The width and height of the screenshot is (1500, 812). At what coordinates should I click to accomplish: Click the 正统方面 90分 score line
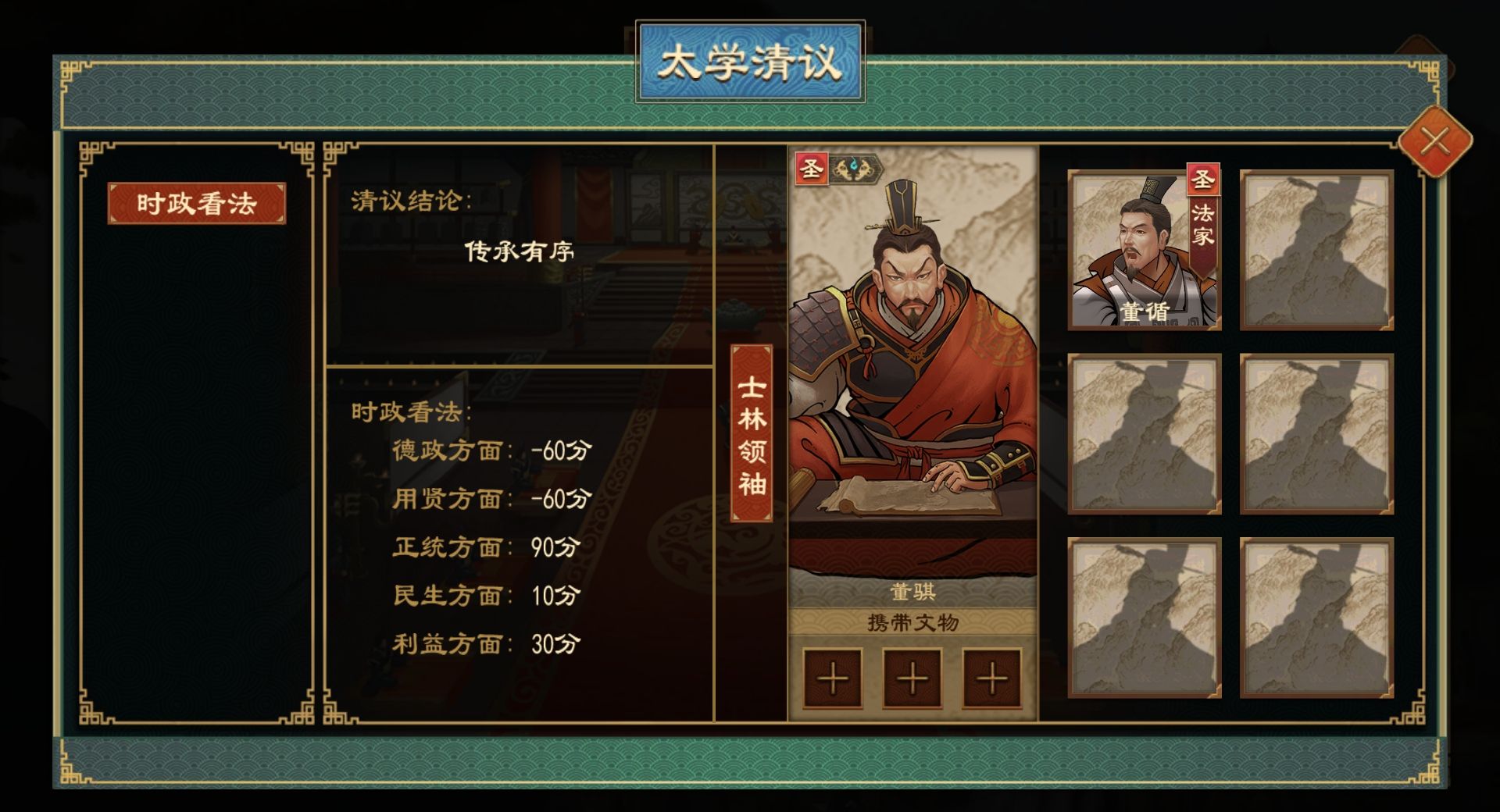(x=492, y=547)
